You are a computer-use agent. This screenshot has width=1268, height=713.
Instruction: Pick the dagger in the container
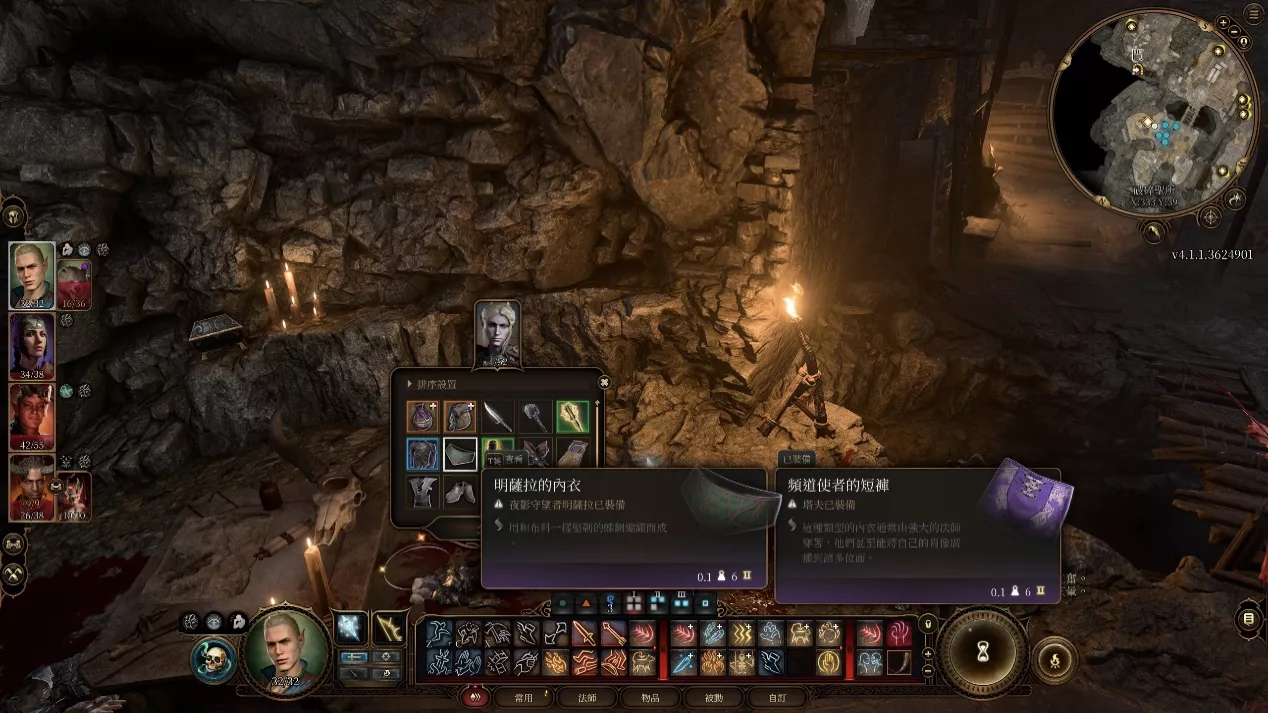tap(497, 417)
